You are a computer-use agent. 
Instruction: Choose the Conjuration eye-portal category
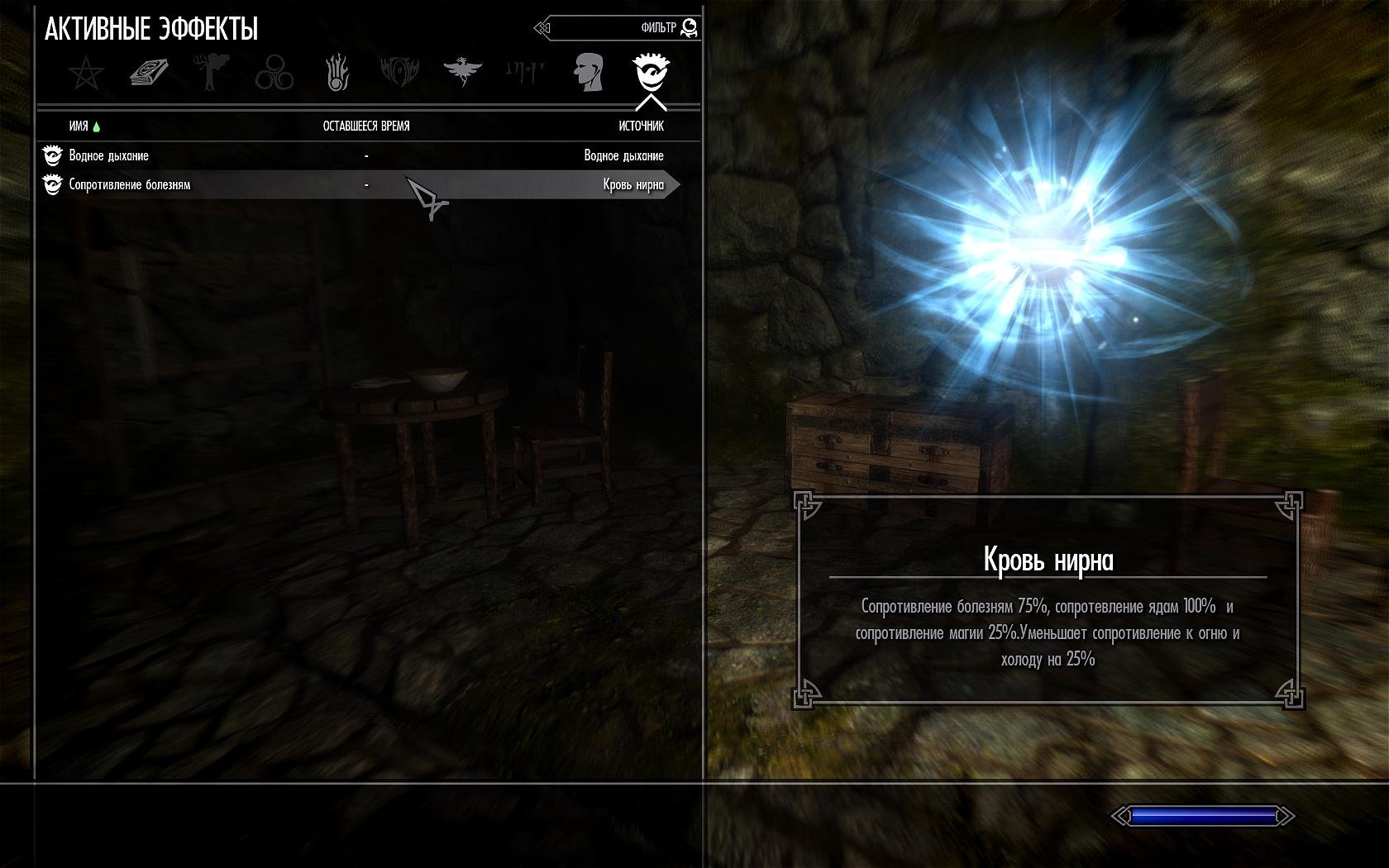(x=399, y=73)
